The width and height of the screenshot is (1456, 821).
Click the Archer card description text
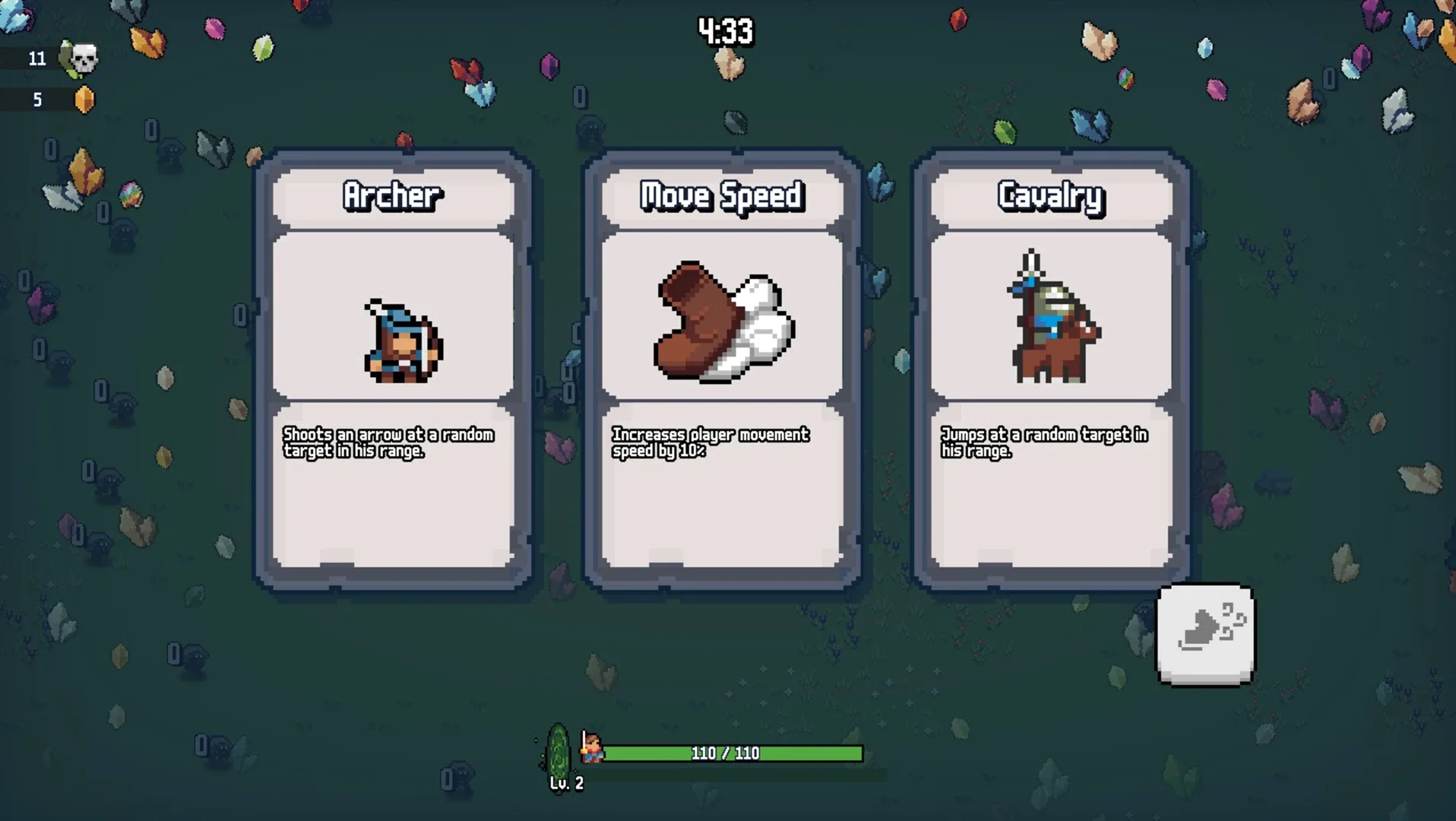click(x=389, y=442)
